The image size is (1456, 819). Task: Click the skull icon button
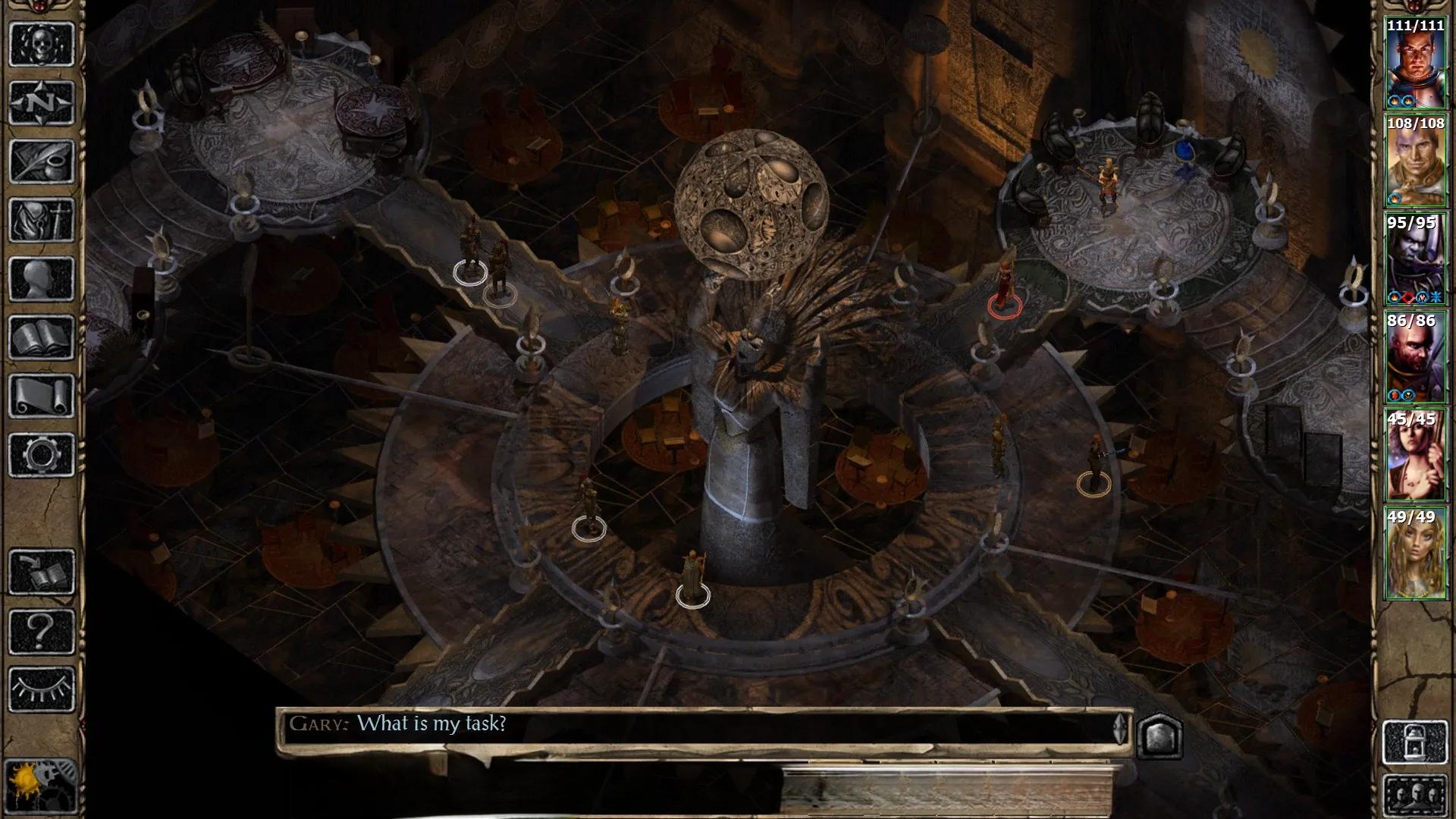pos(42,44)
